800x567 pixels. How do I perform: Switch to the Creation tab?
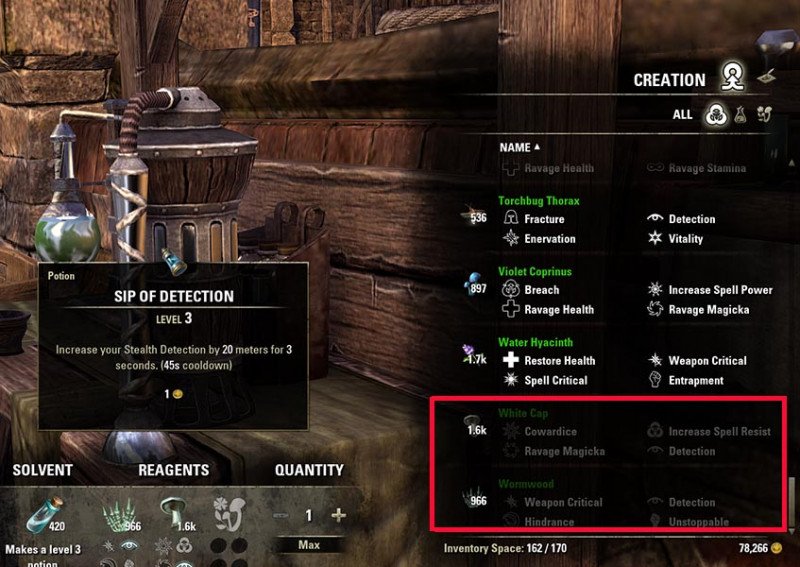(735, 78)
